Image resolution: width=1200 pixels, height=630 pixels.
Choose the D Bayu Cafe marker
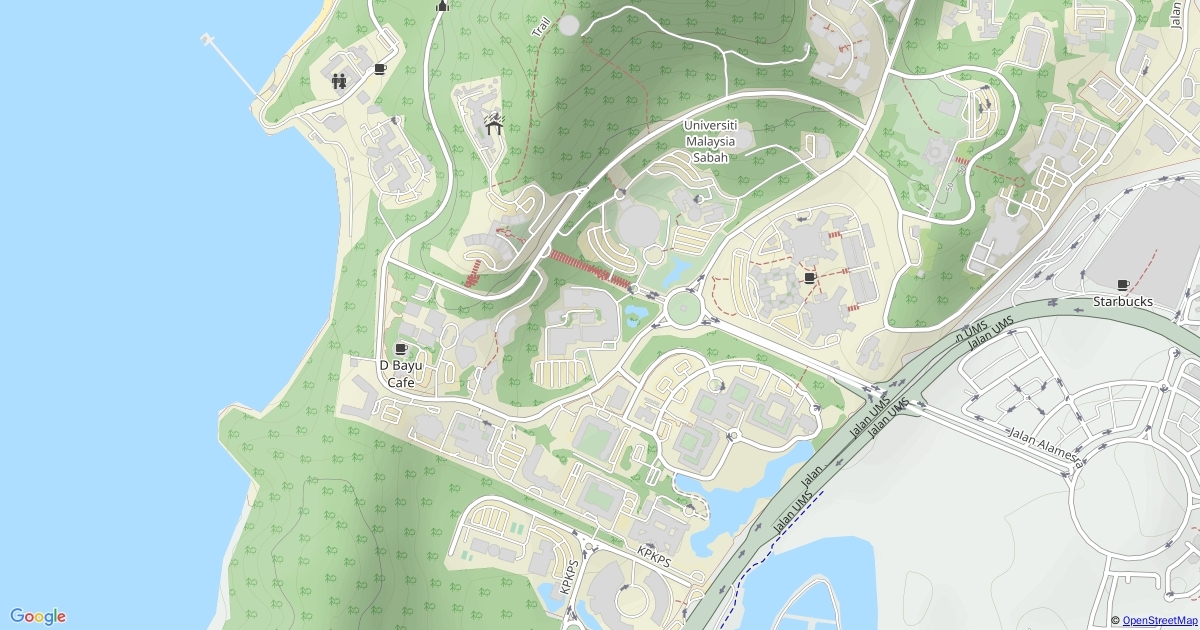coord(401,349)
